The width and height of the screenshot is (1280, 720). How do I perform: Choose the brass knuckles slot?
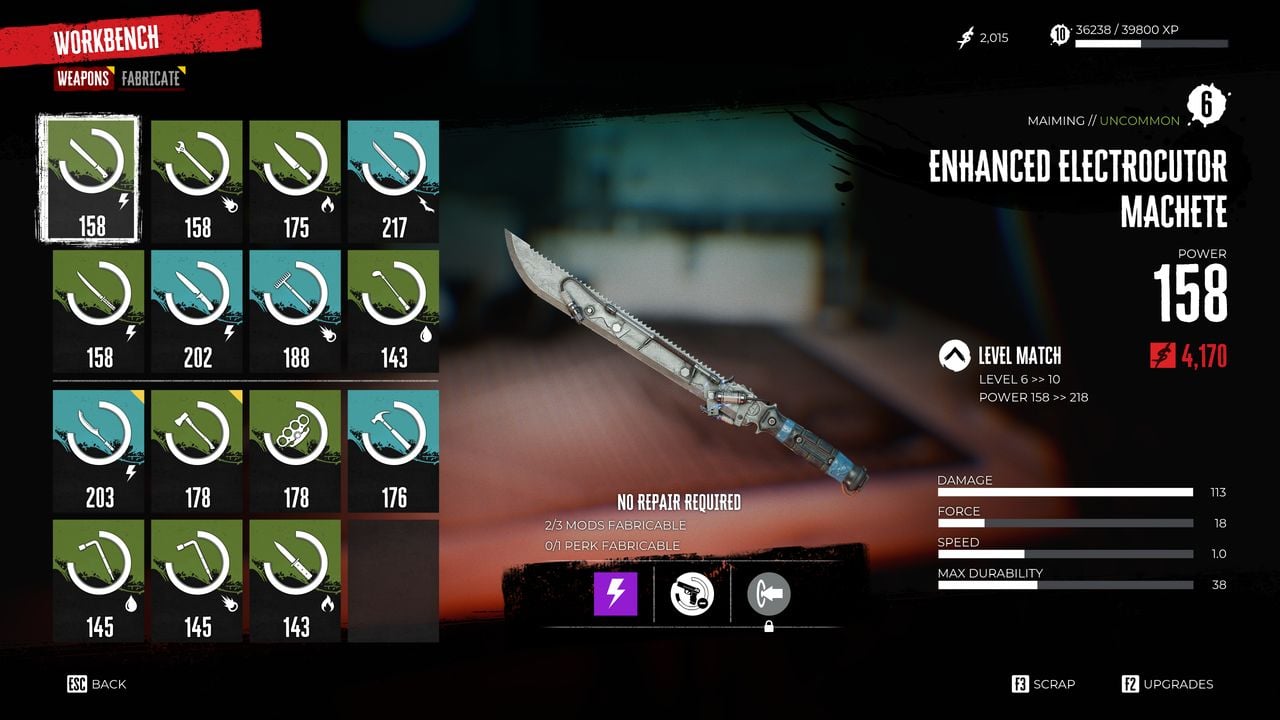(295, 450)
